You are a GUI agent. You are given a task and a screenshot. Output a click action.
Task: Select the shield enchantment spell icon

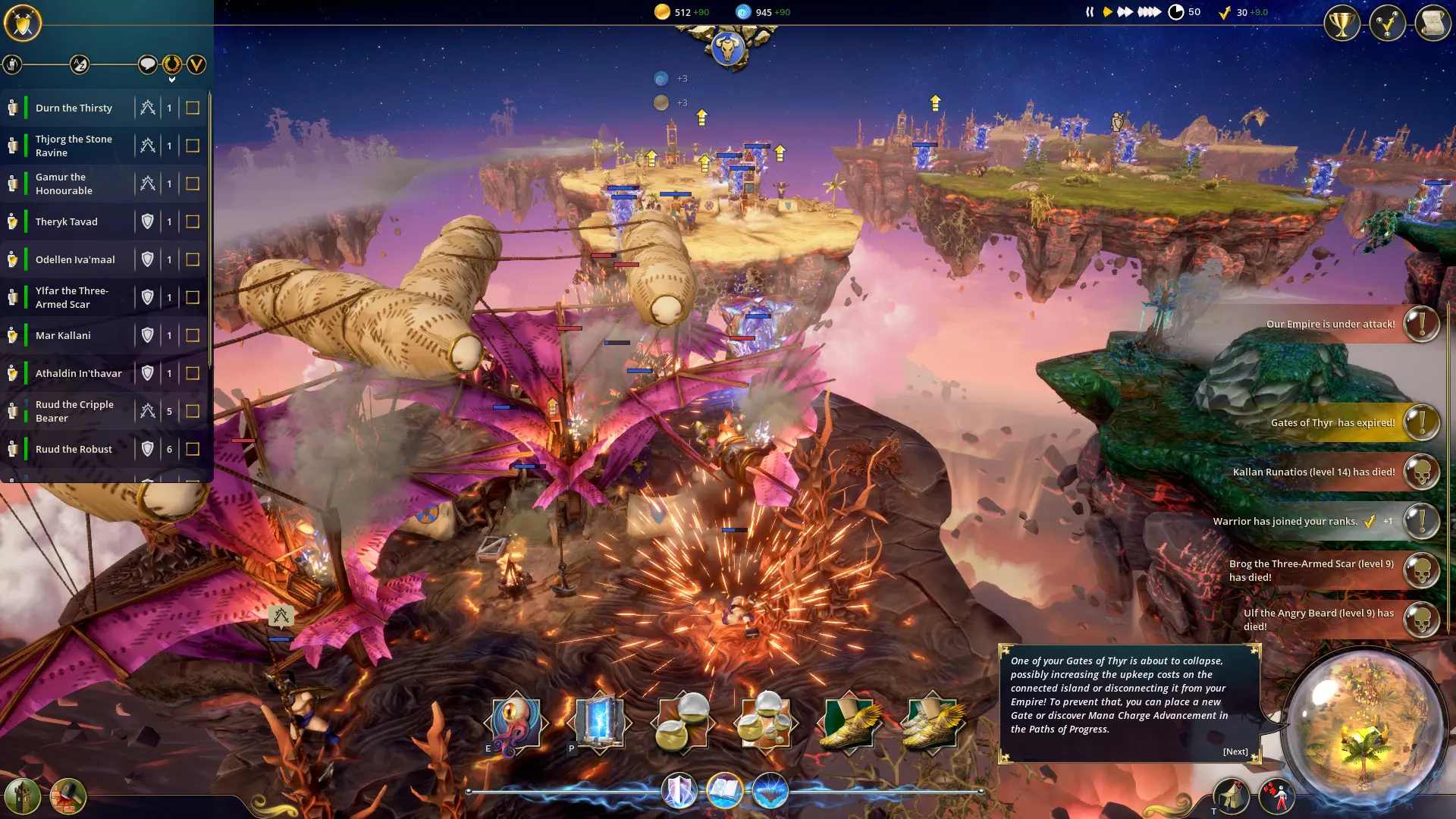(x=680, y=791)
